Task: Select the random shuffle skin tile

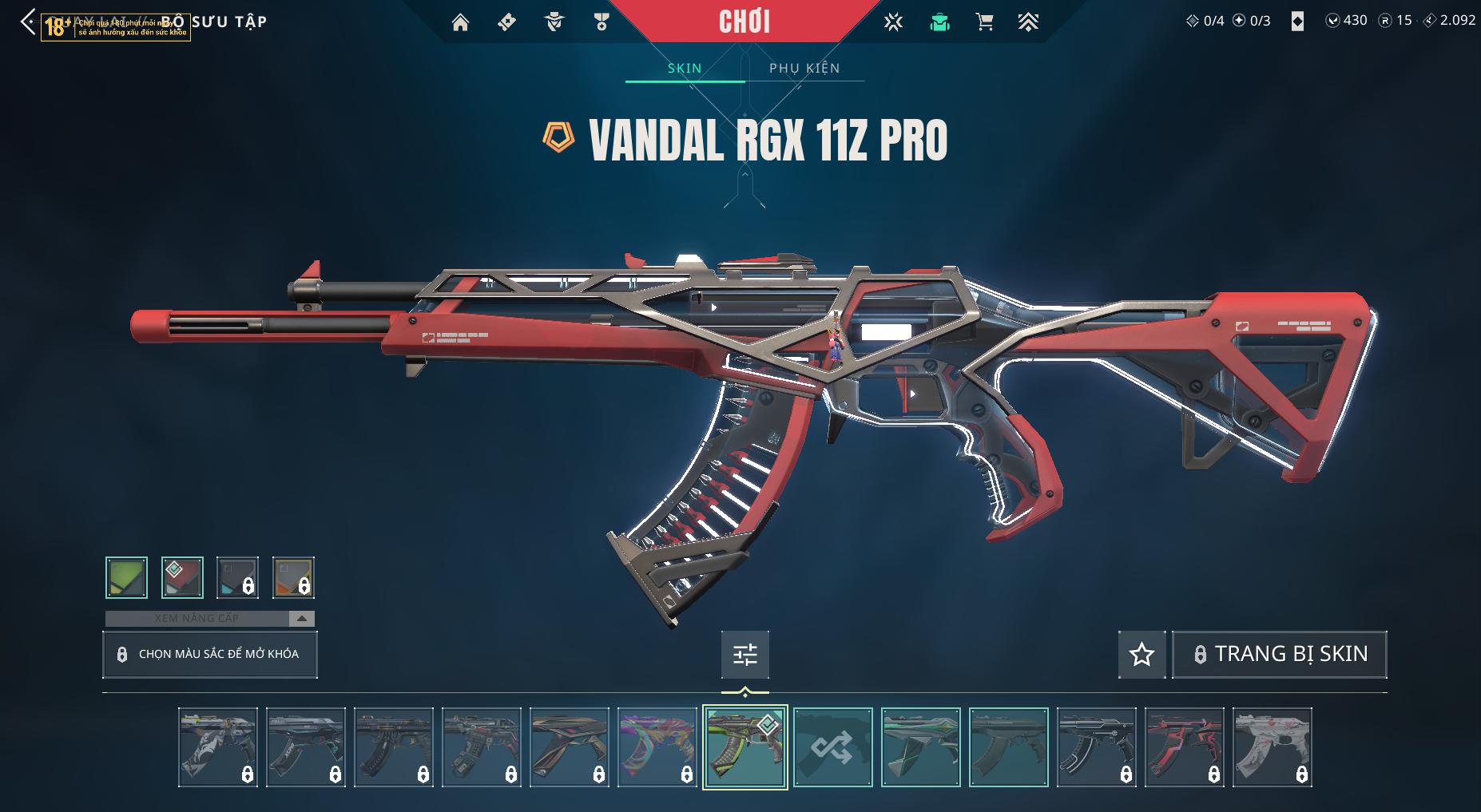Action: 832,747
